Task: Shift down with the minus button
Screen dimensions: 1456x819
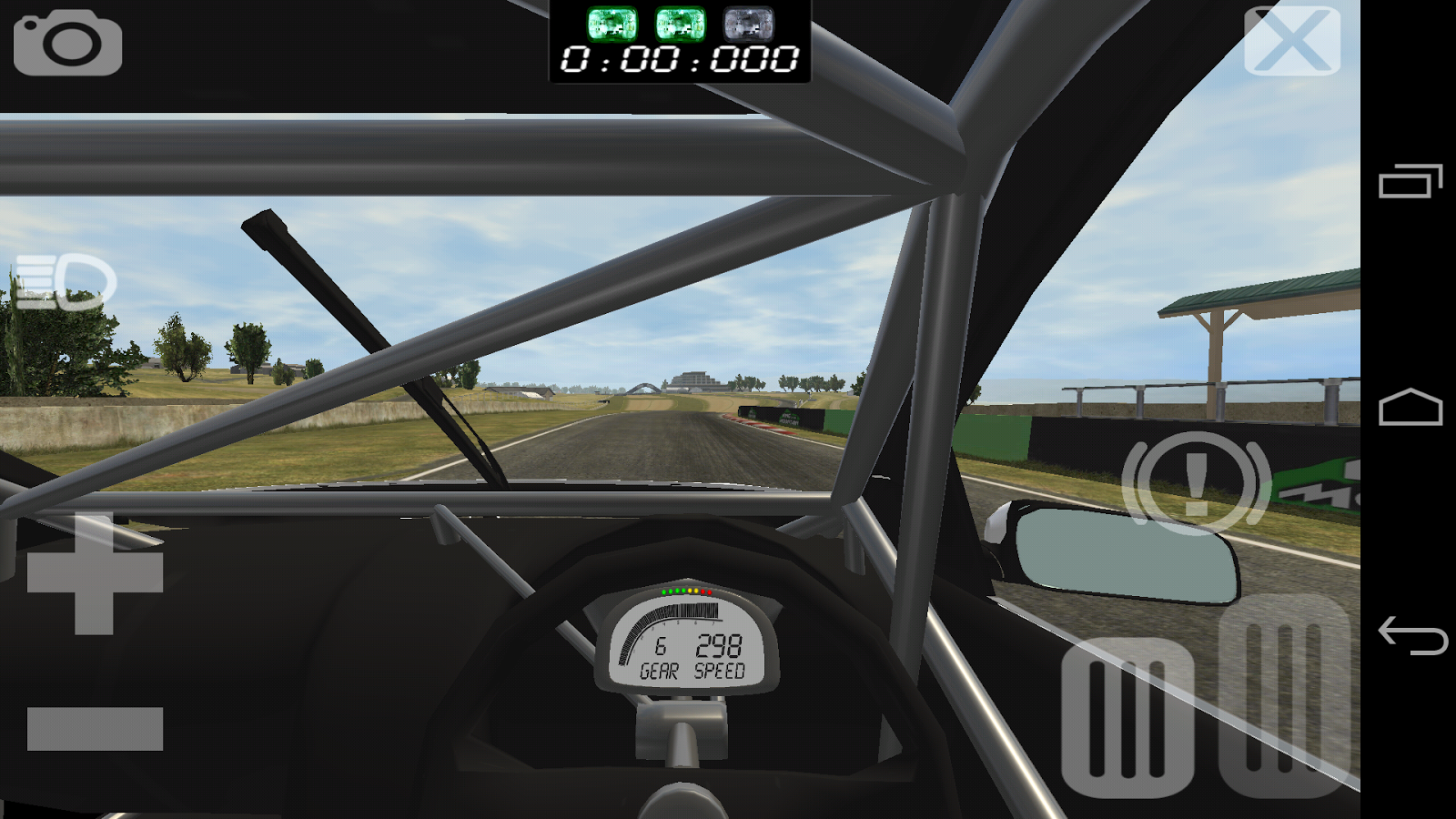Action: [95, 728]
